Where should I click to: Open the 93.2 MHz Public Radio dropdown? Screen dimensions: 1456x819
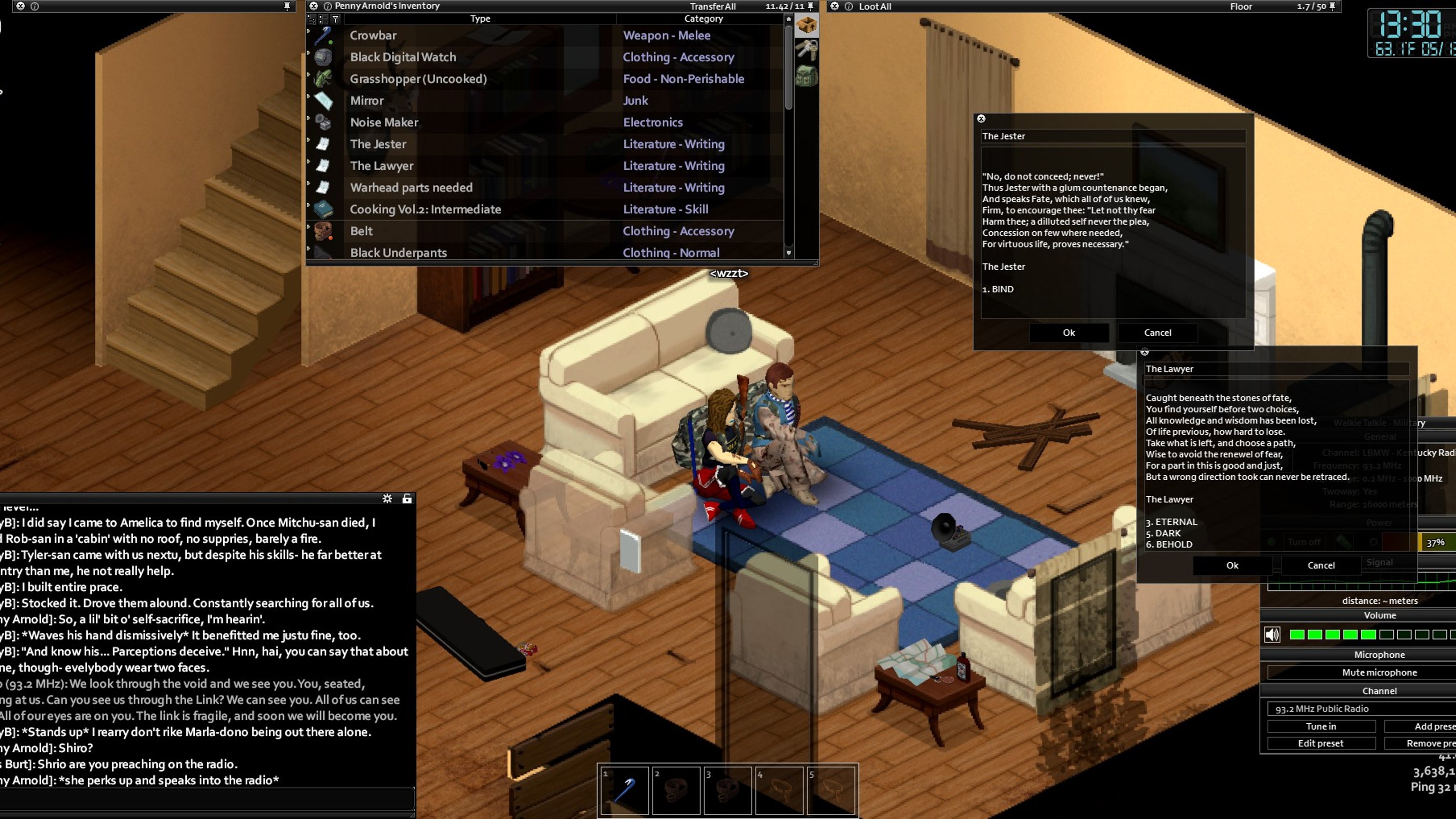click(x=1356, y=709)
